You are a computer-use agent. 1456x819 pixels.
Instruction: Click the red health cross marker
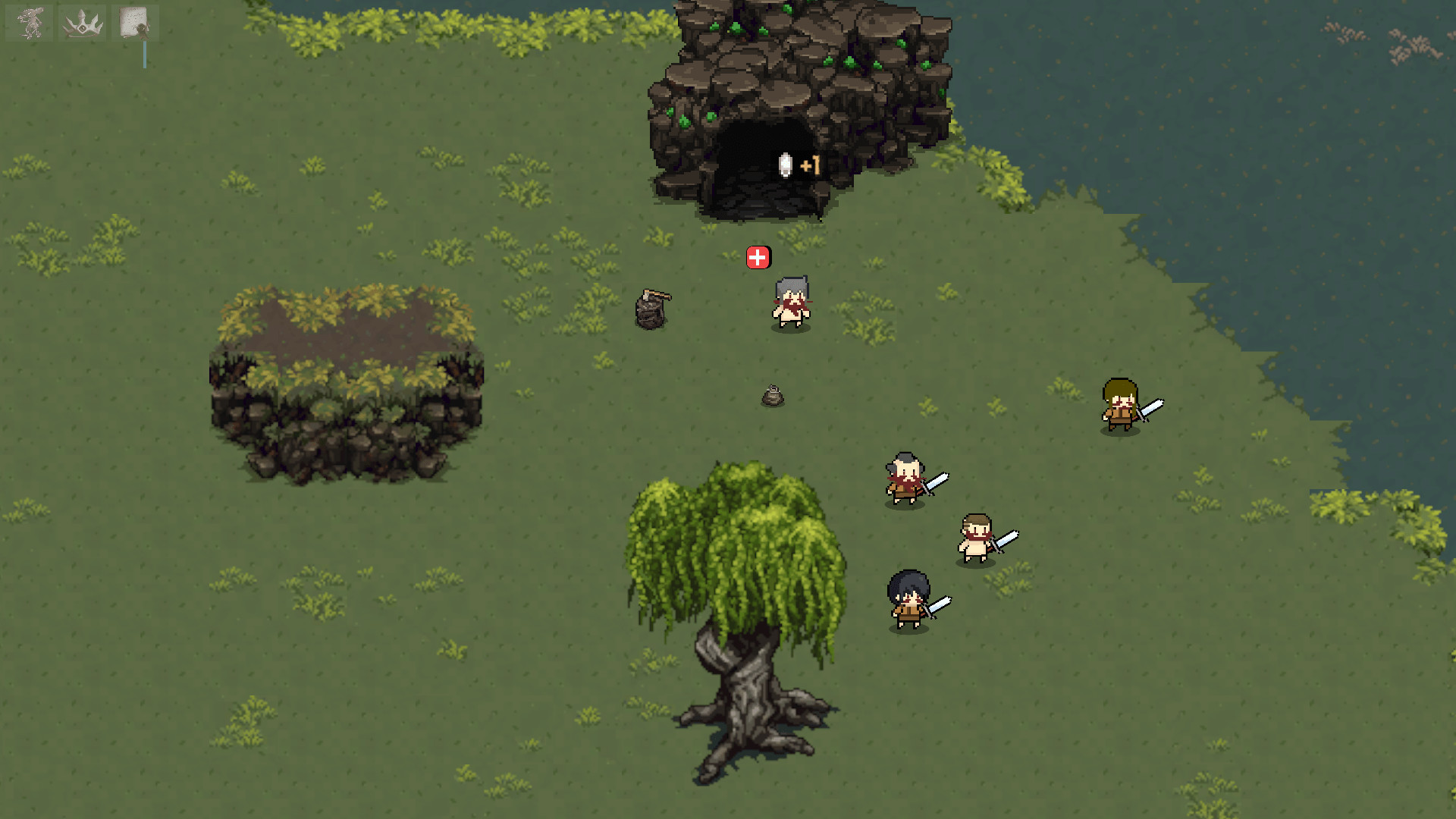click(x=758, y=257)
